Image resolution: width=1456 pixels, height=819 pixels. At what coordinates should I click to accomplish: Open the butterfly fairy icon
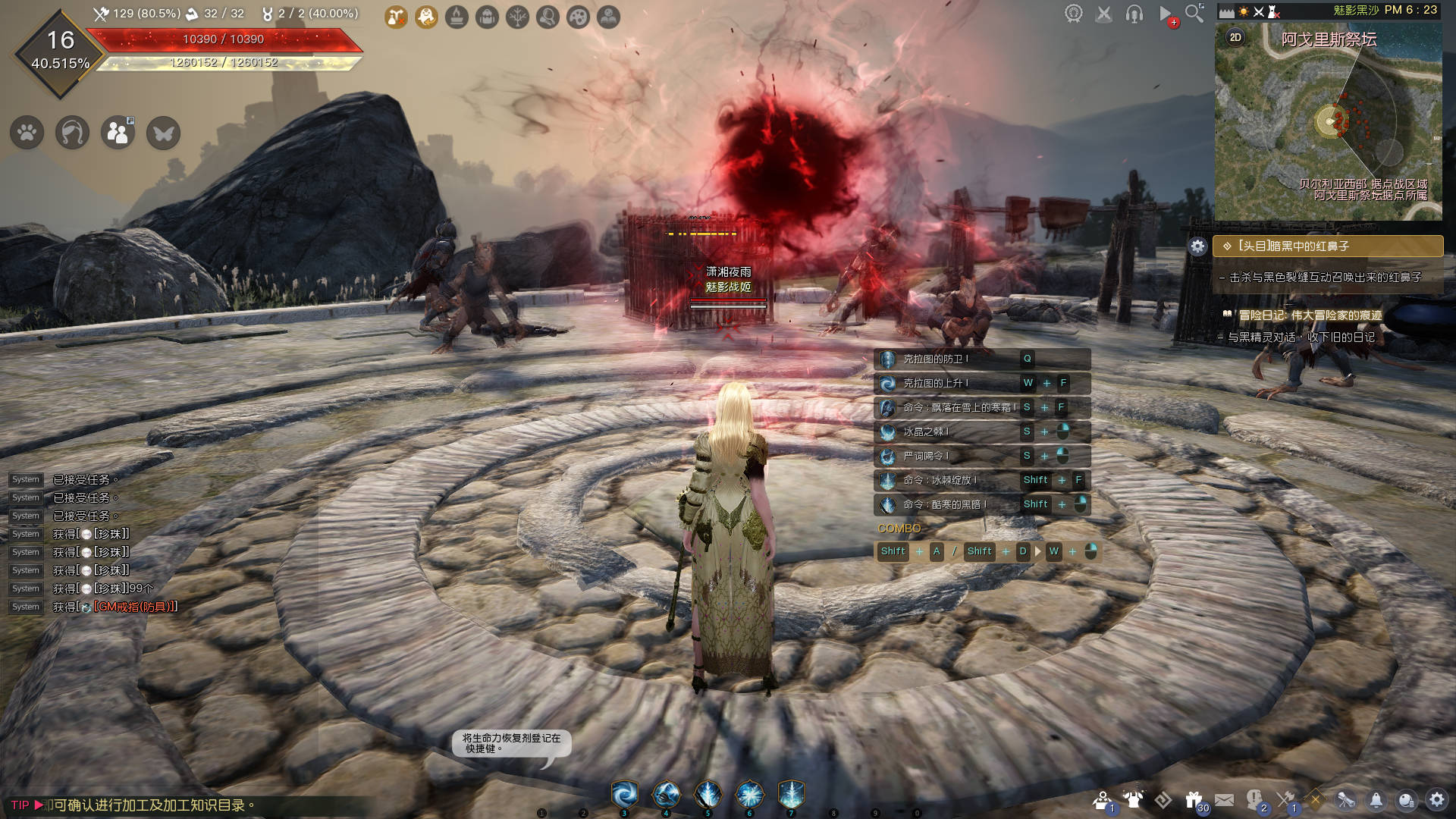click(163, 133)
